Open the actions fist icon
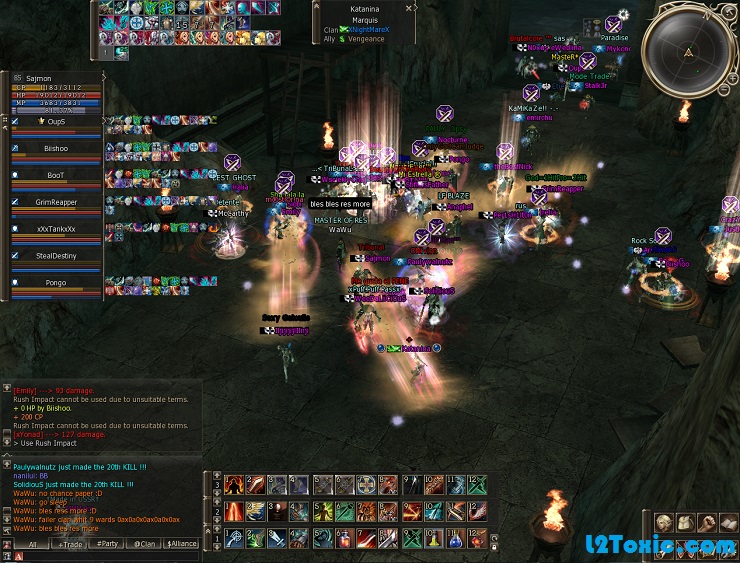 [707, 523]
